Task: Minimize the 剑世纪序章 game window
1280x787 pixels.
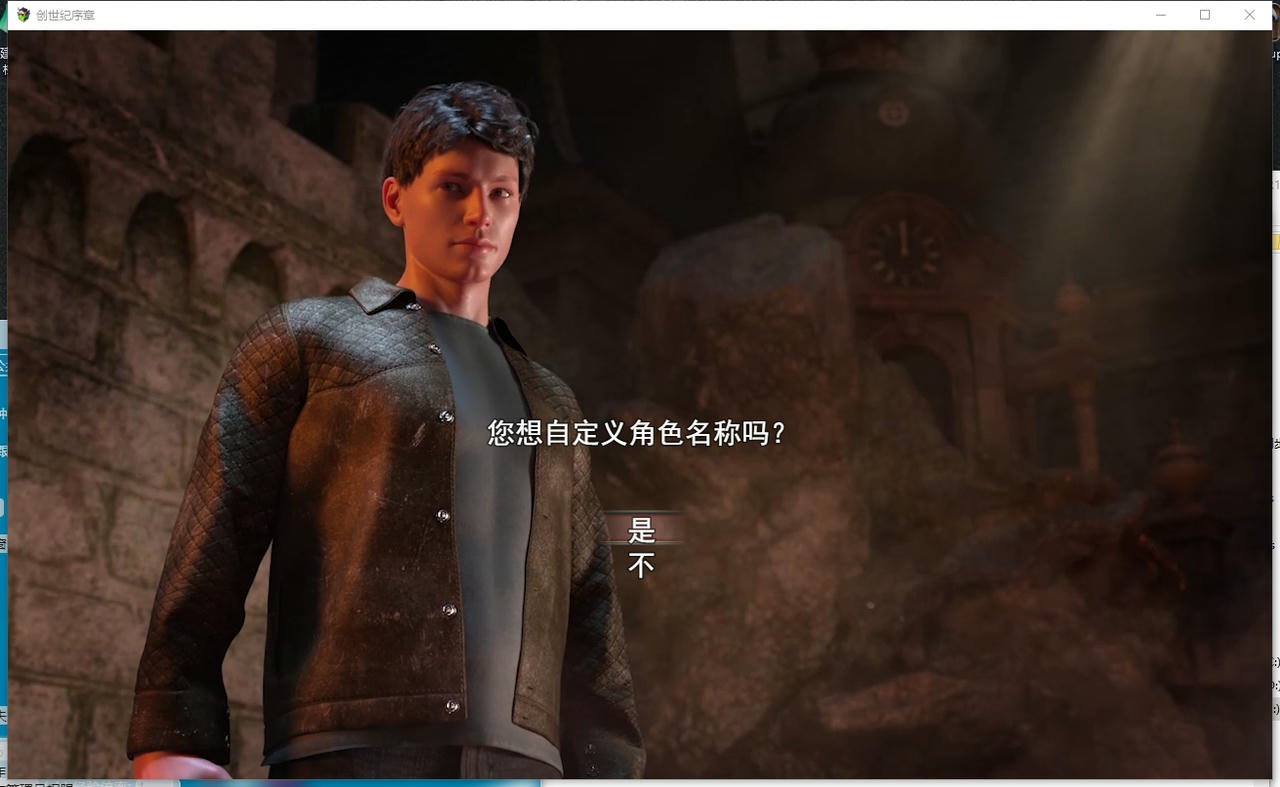Action: [1160, 14]
